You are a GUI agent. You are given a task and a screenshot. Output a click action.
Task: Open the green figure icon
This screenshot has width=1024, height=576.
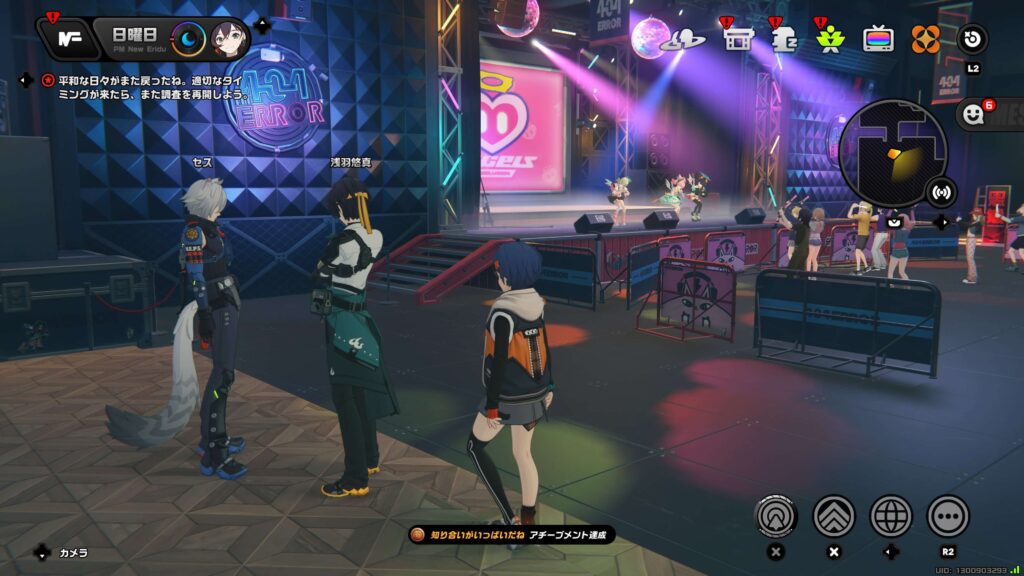click(830, 39)
